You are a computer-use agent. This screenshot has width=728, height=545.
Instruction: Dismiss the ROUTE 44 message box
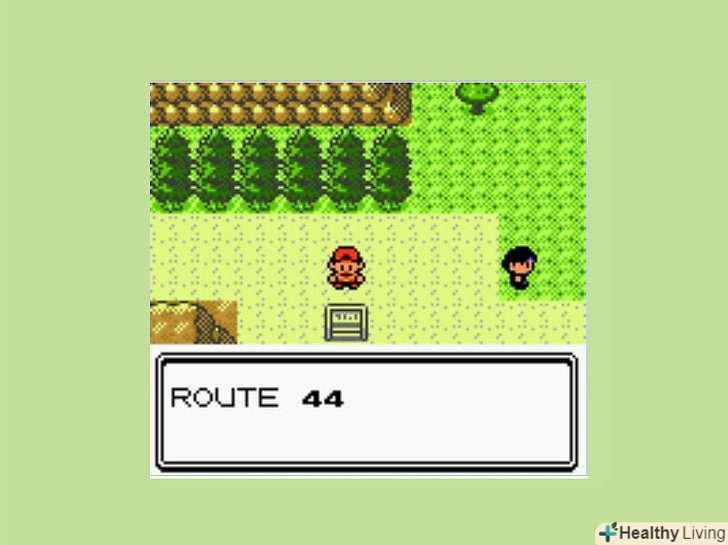pos(367,412)
